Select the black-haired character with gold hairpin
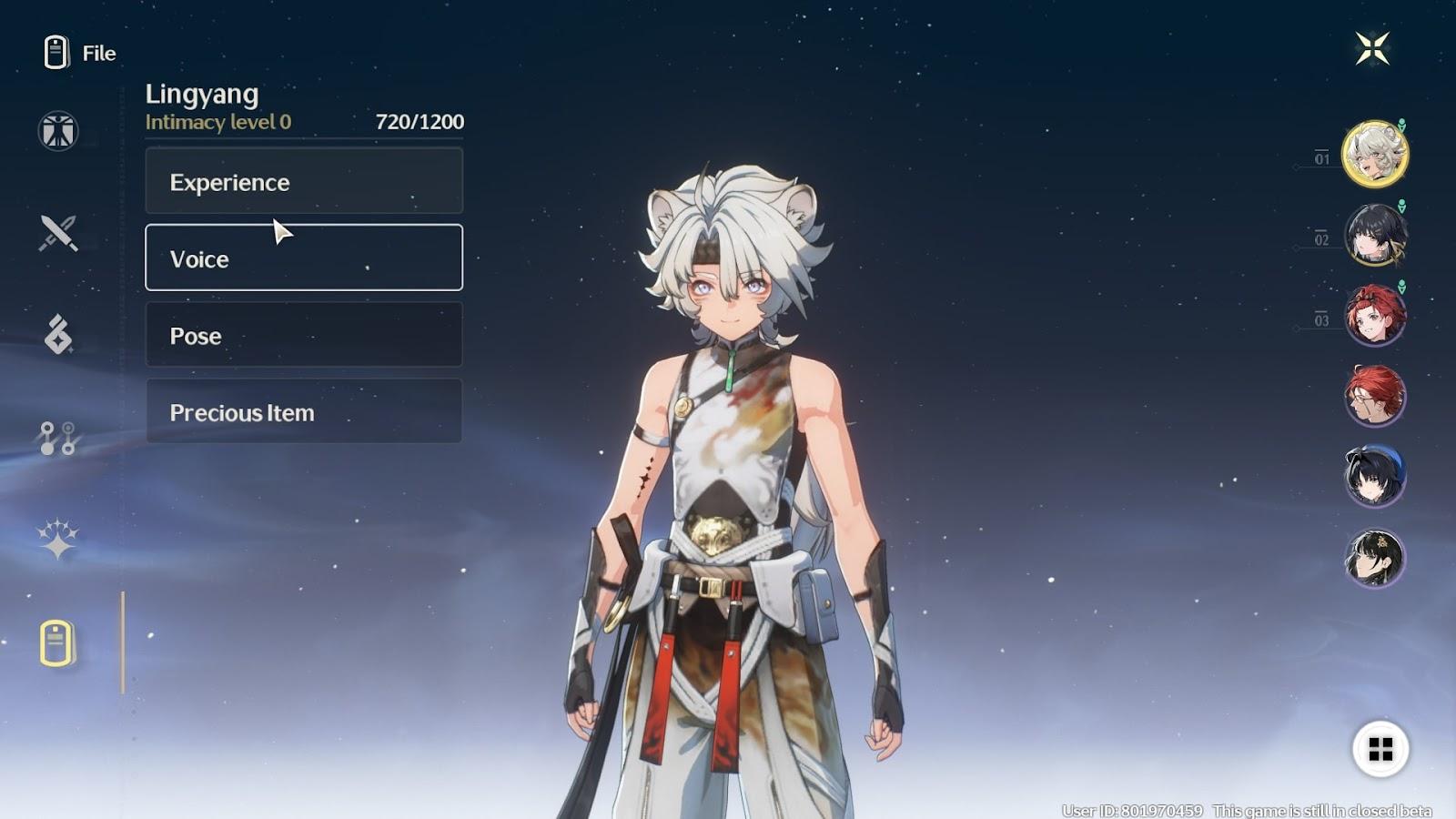This screenshot has width=1456, height=819. pos(1375,557)
